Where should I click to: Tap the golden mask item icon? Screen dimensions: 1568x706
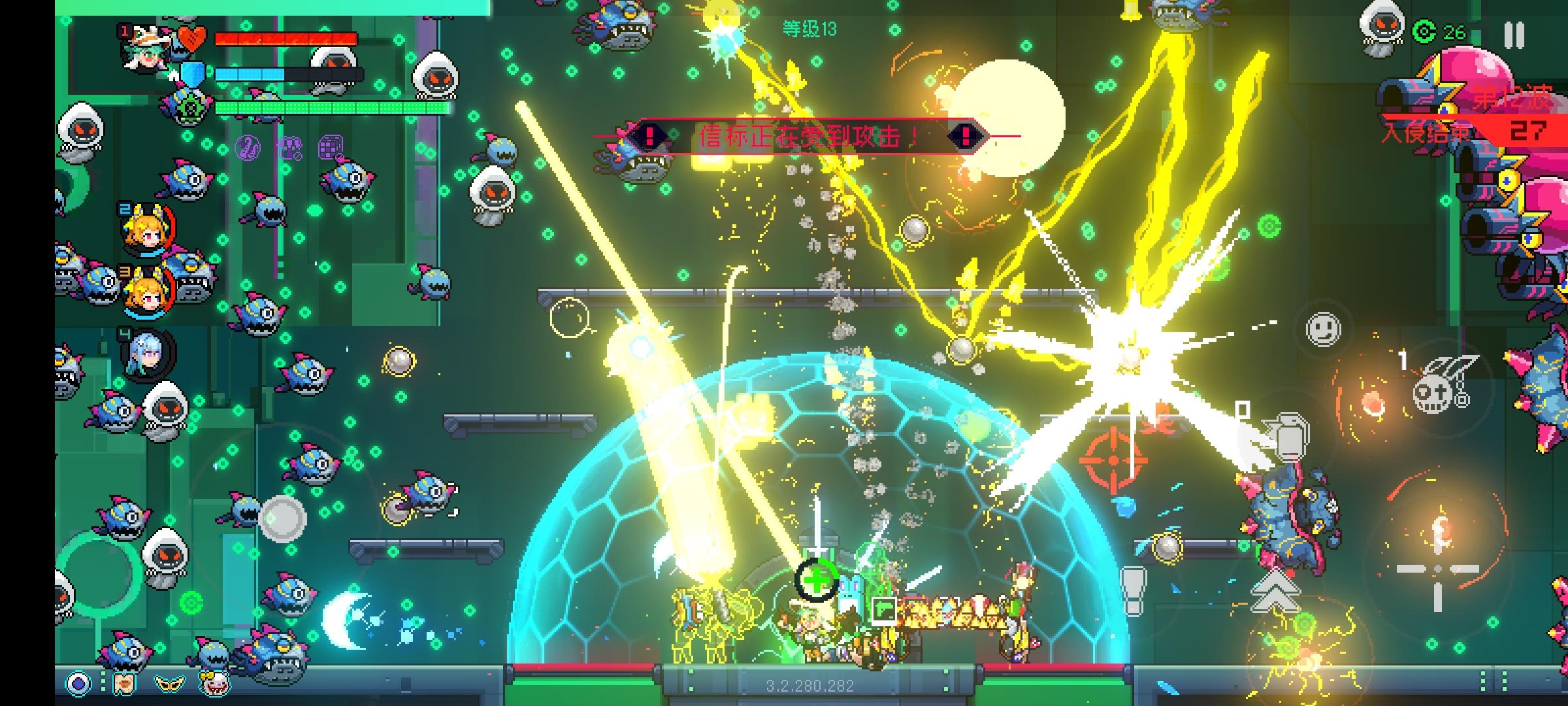(x=169, y=683)
